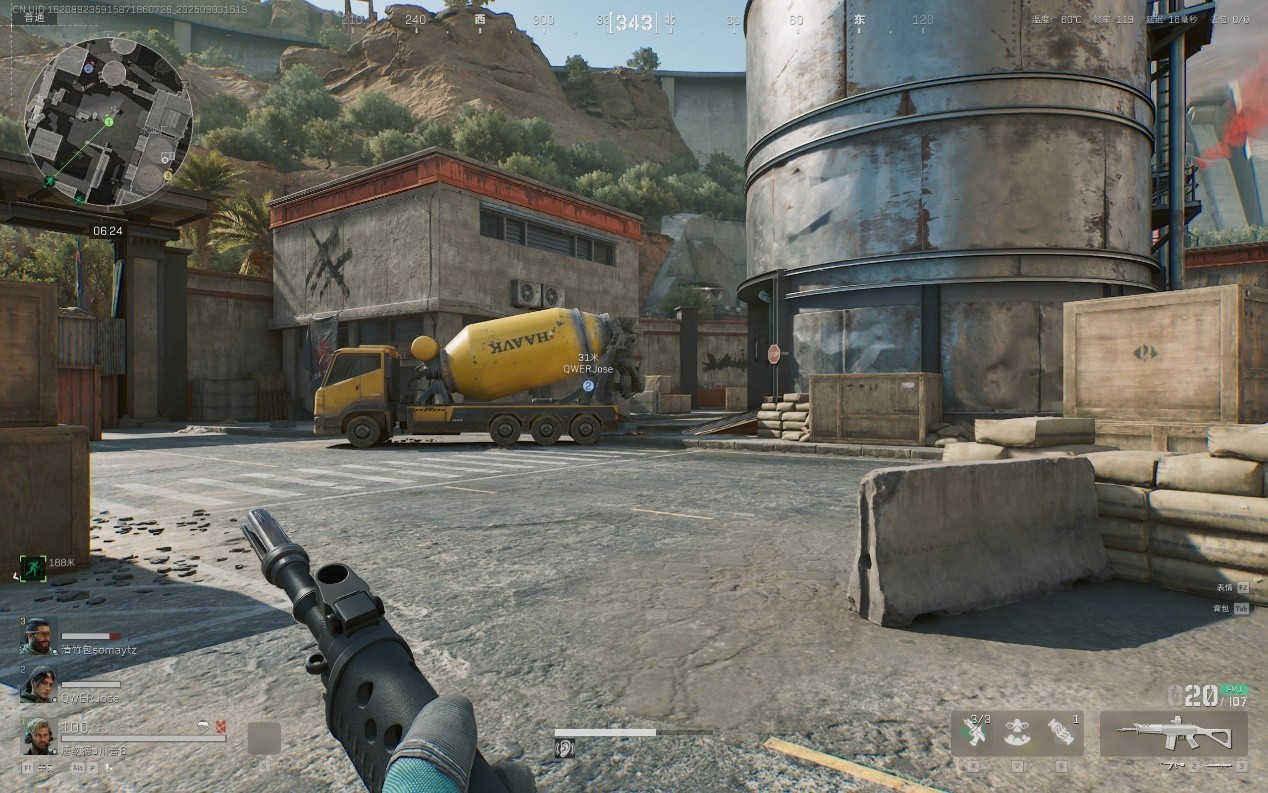The image size is (1268, 793).
Task: Click the empty square slot beside health bar
Action: (x=264, y=738)
